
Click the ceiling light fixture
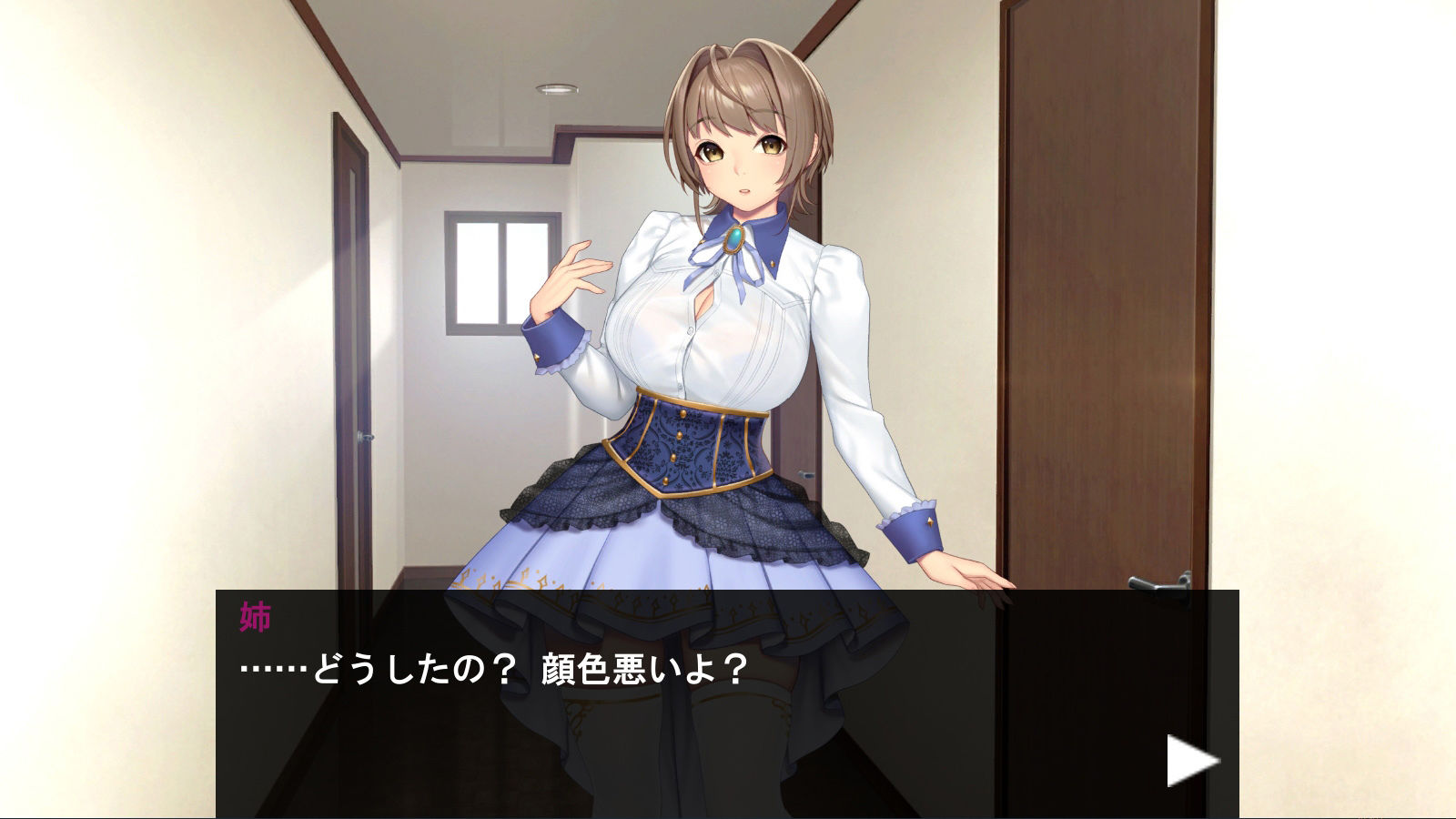point(557,86)
